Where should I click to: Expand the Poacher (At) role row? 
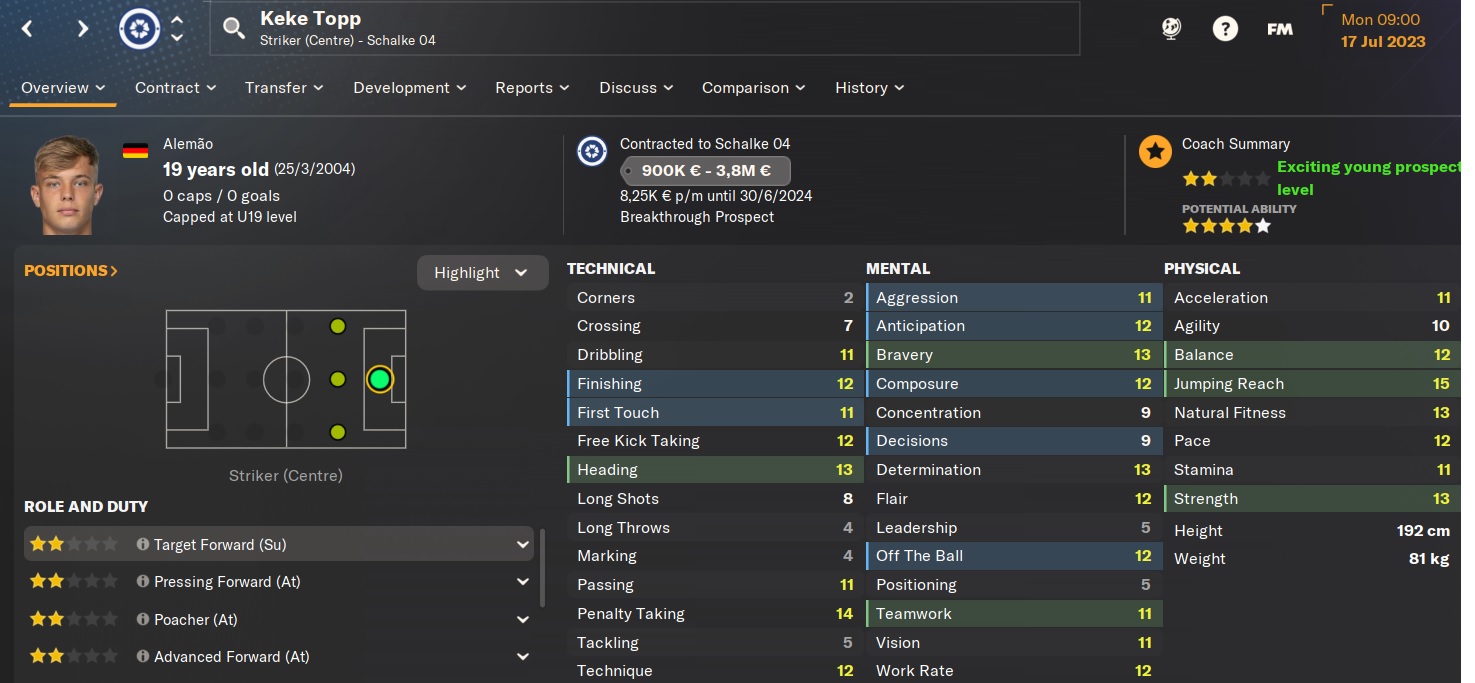522,620
